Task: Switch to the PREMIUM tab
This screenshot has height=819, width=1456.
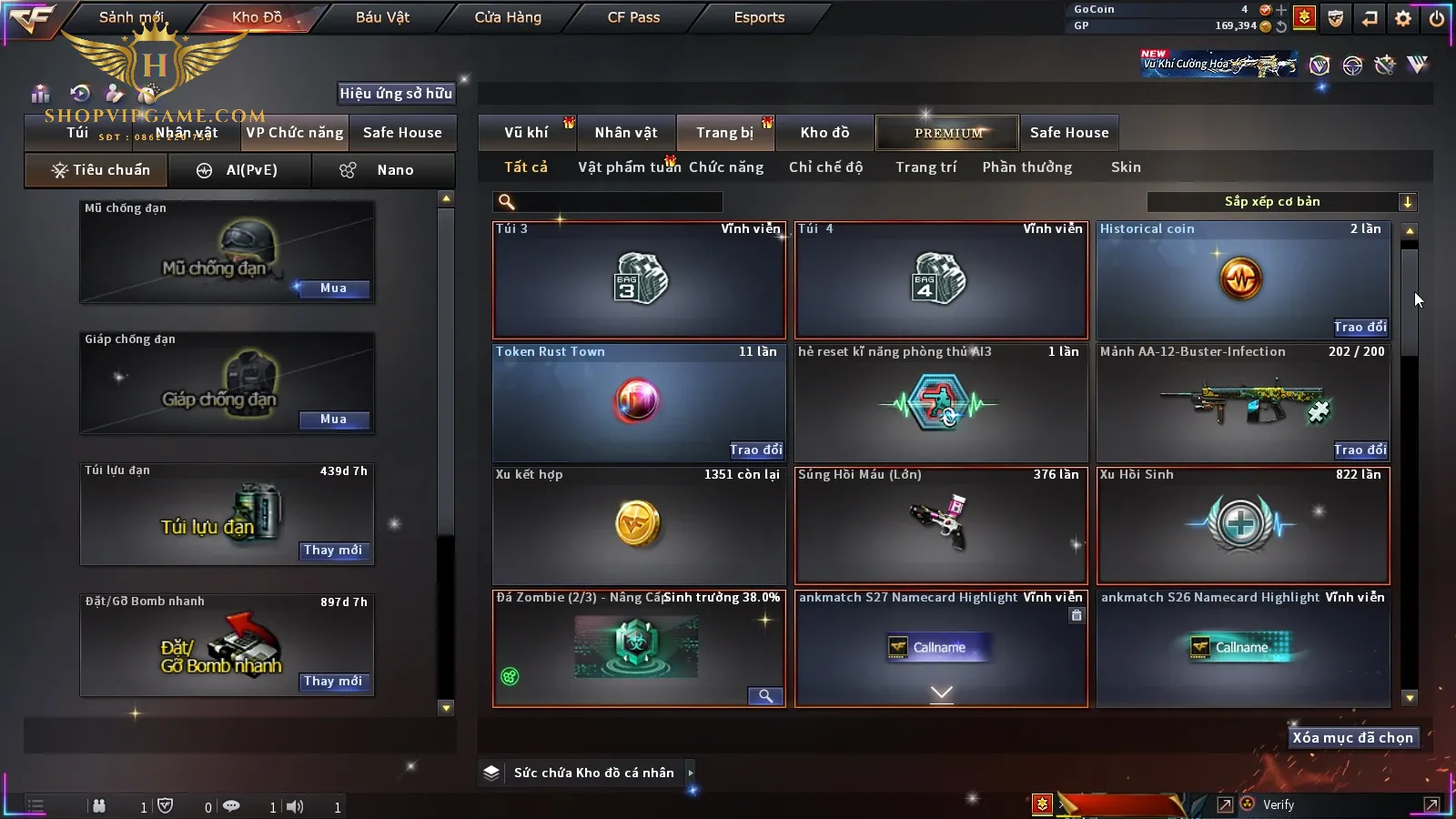Action: point(948,133)
